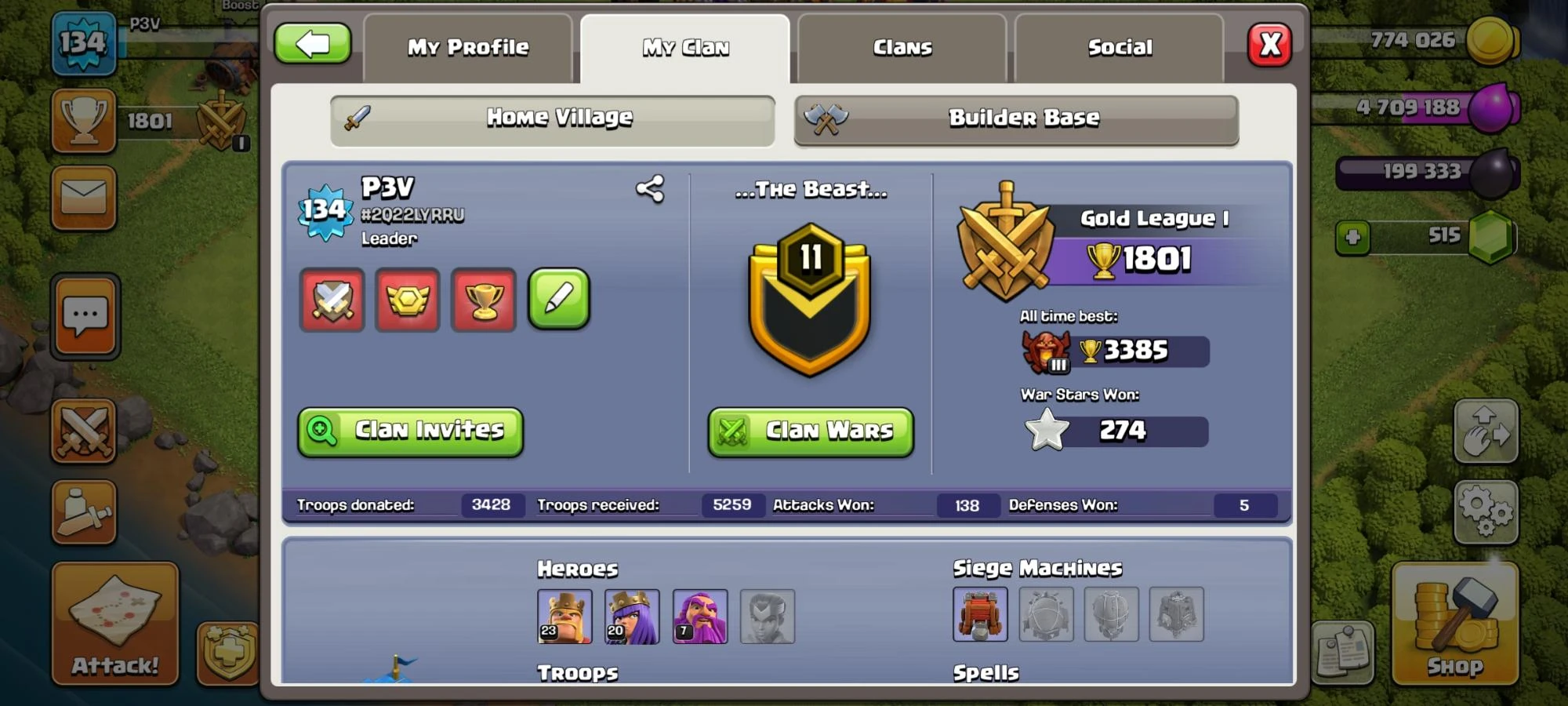Expand clan details via level 11 badge

point(810,298)
